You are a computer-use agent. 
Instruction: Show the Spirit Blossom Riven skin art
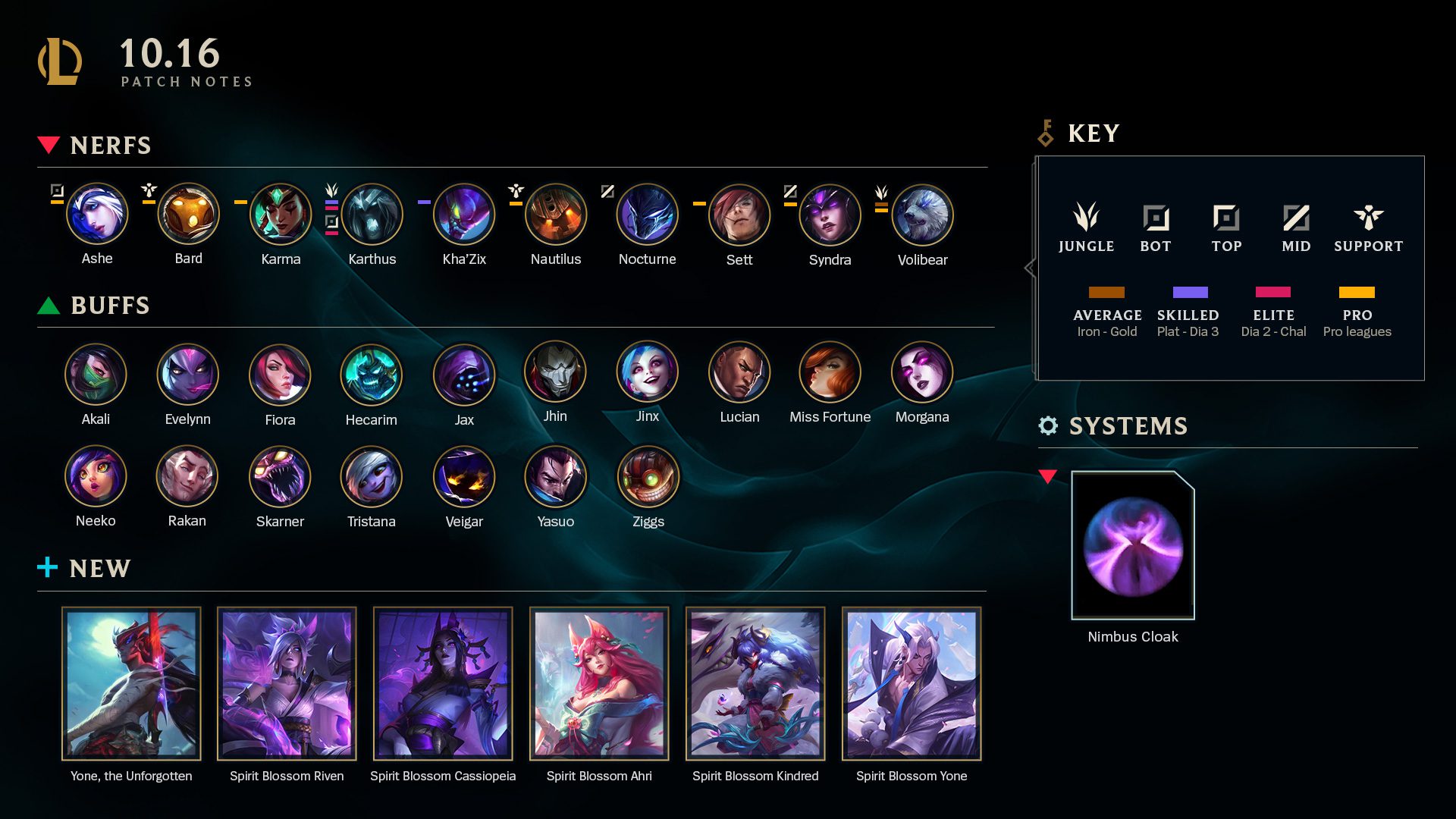pos(287,683)
